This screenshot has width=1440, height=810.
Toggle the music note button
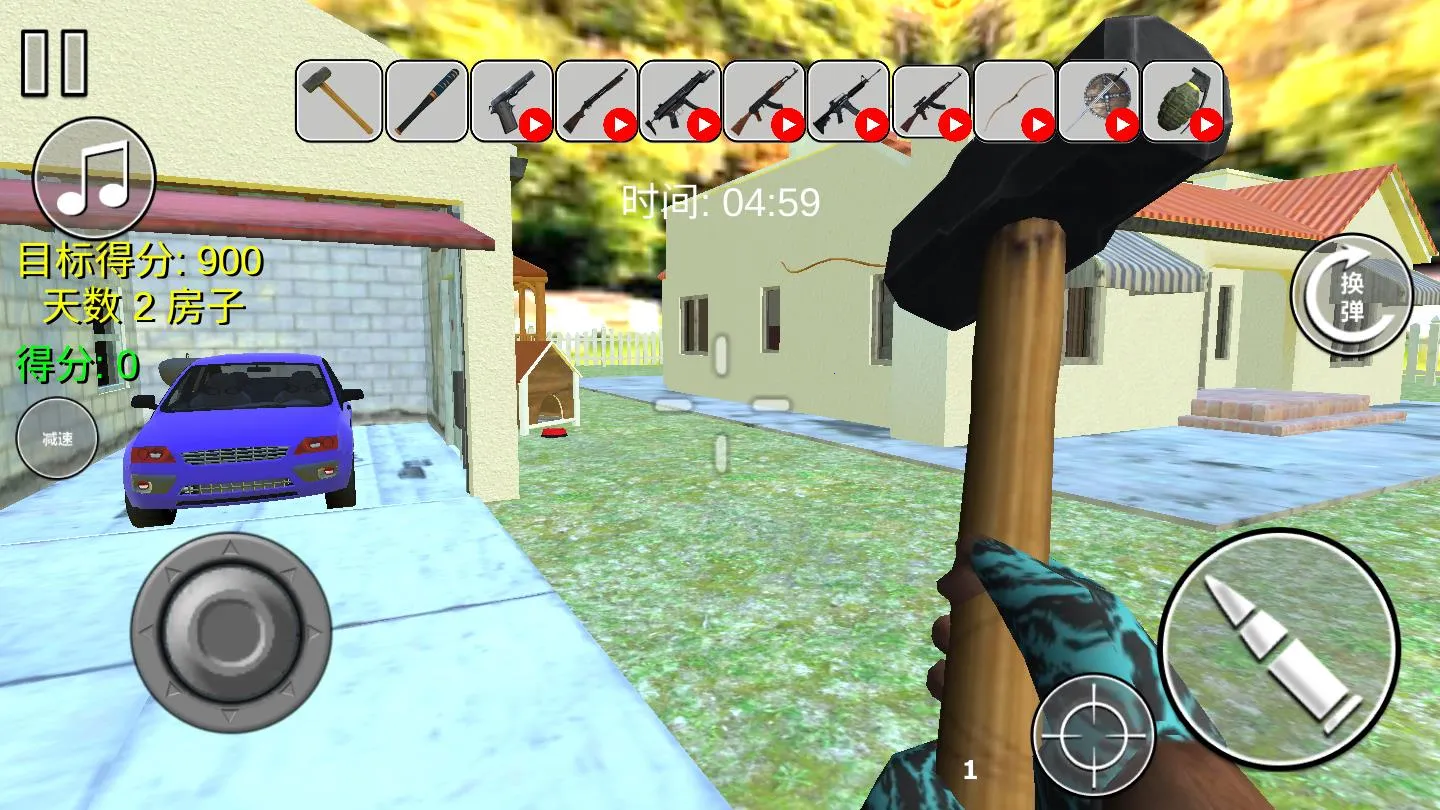[94, 178]
